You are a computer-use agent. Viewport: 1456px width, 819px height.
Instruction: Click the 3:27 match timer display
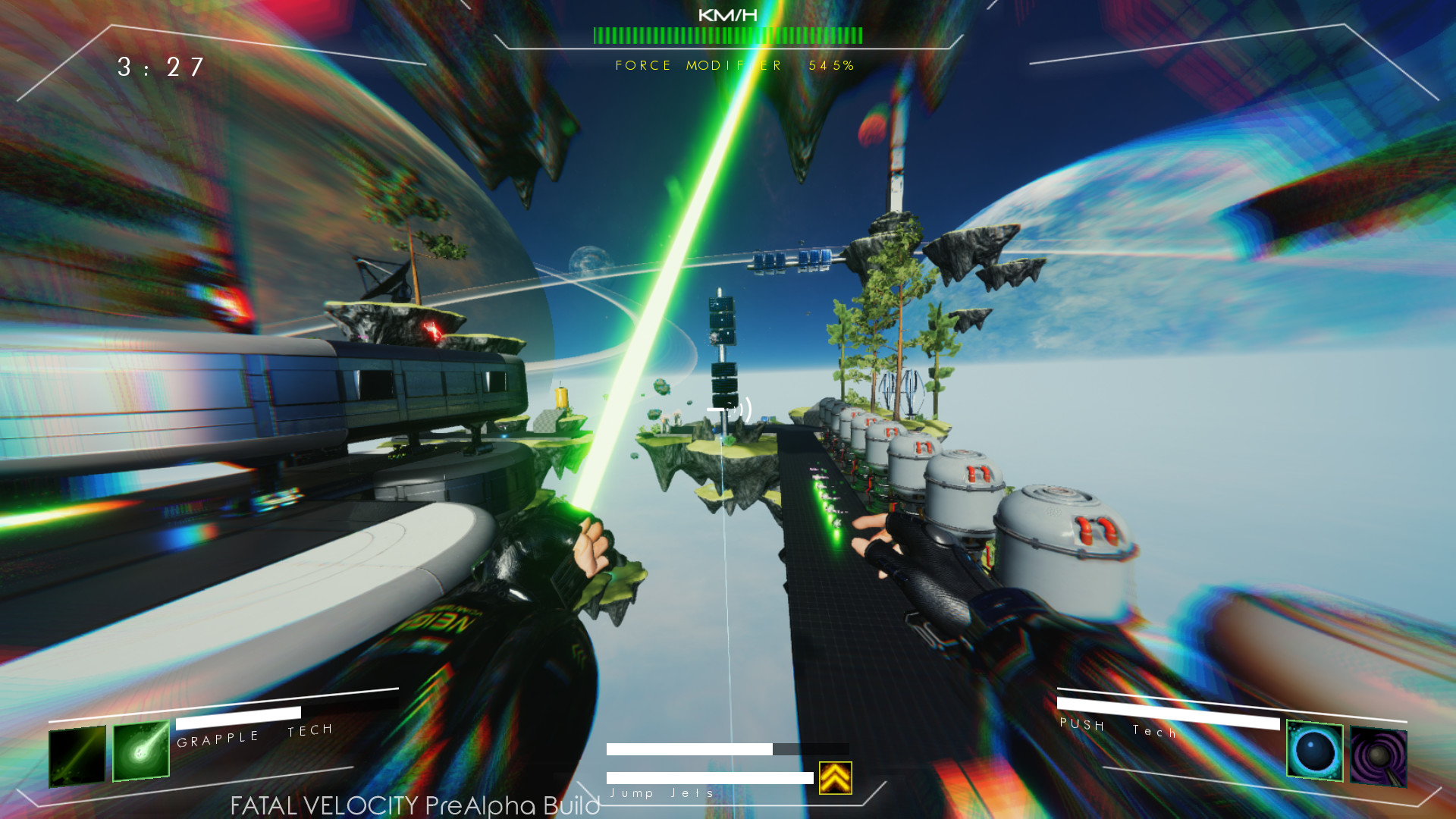click(x=159, y=68)
